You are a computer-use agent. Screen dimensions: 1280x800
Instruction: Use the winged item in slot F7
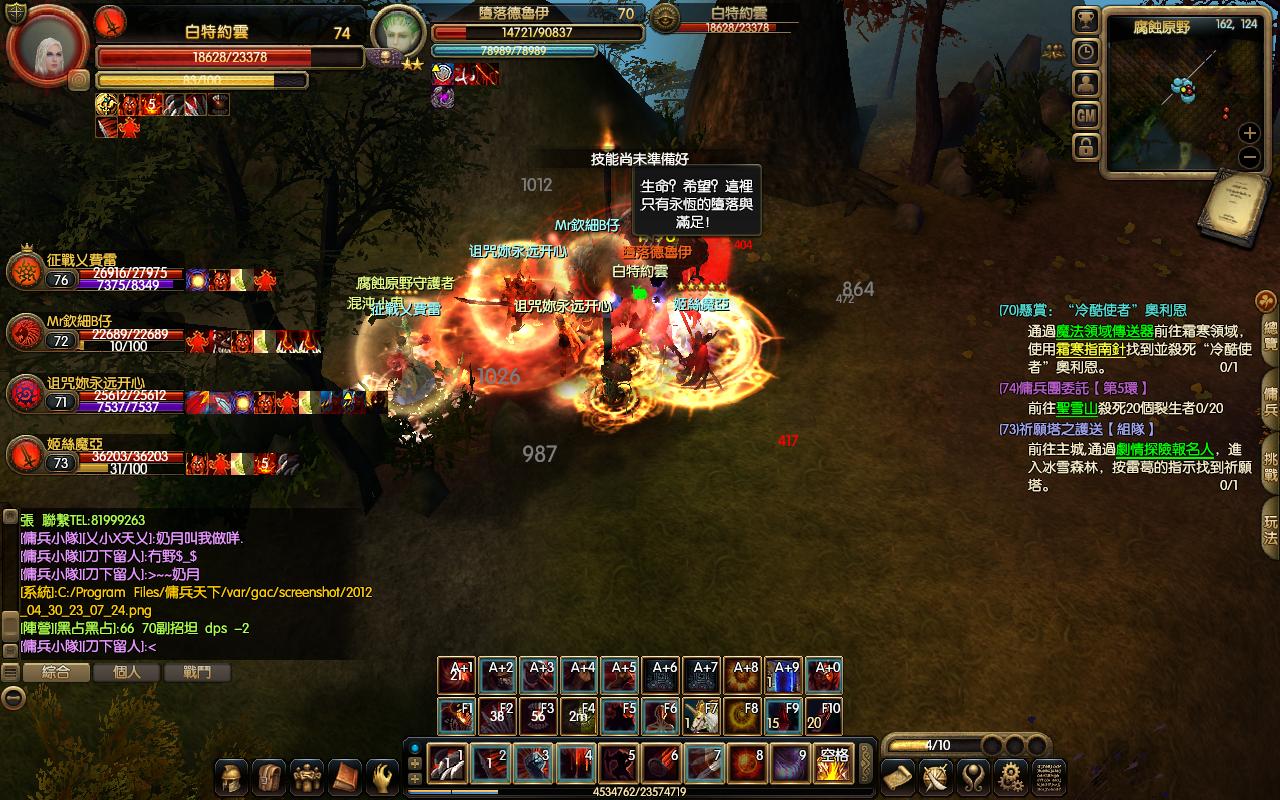(x=701, y=716)
